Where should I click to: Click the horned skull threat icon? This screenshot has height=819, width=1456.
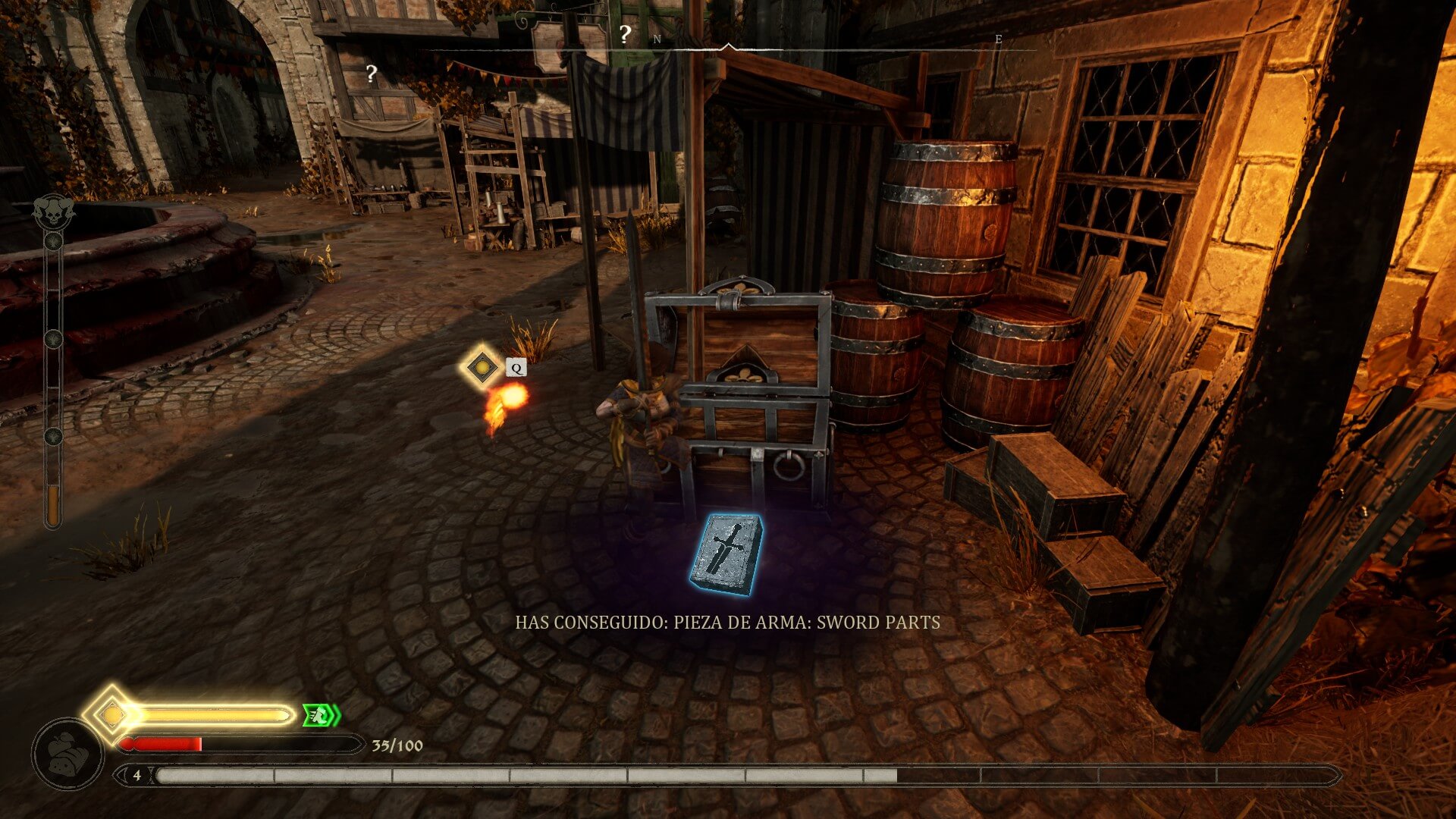tap(52, 210)
